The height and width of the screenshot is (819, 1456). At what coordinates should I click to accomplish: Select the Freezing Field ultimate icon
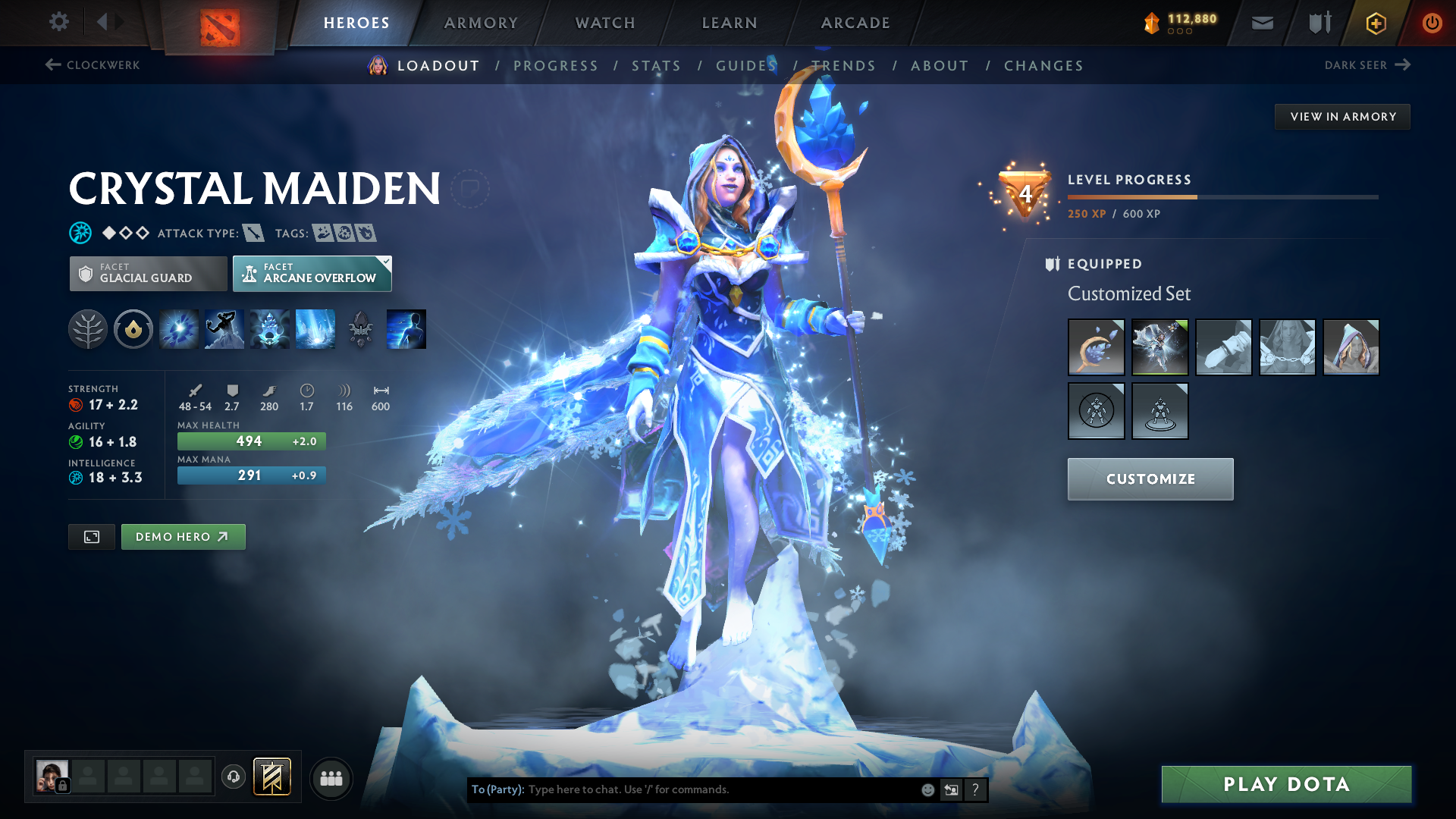click(x=315, y=329)
